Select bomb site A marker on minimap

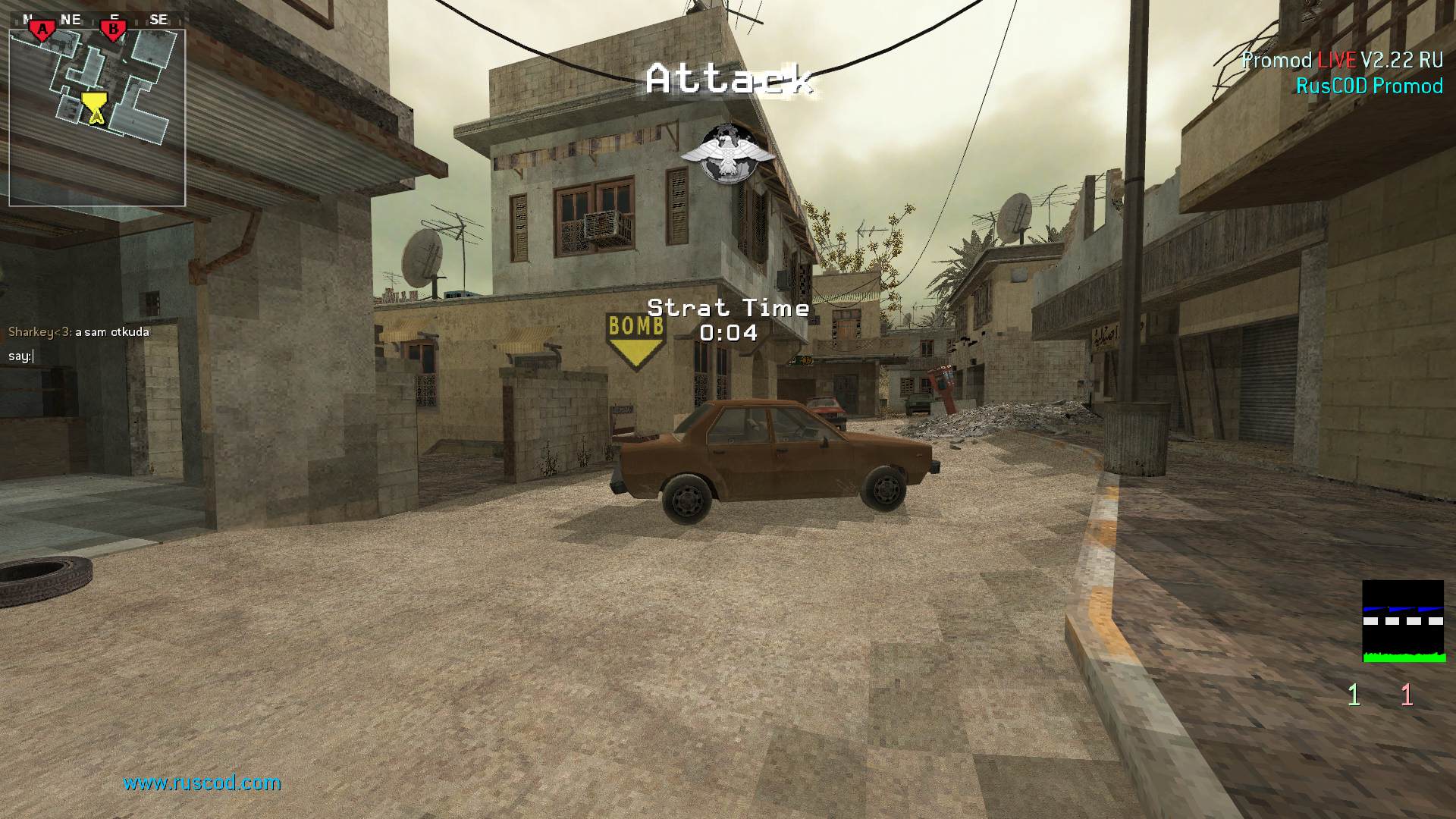point(43,30)
